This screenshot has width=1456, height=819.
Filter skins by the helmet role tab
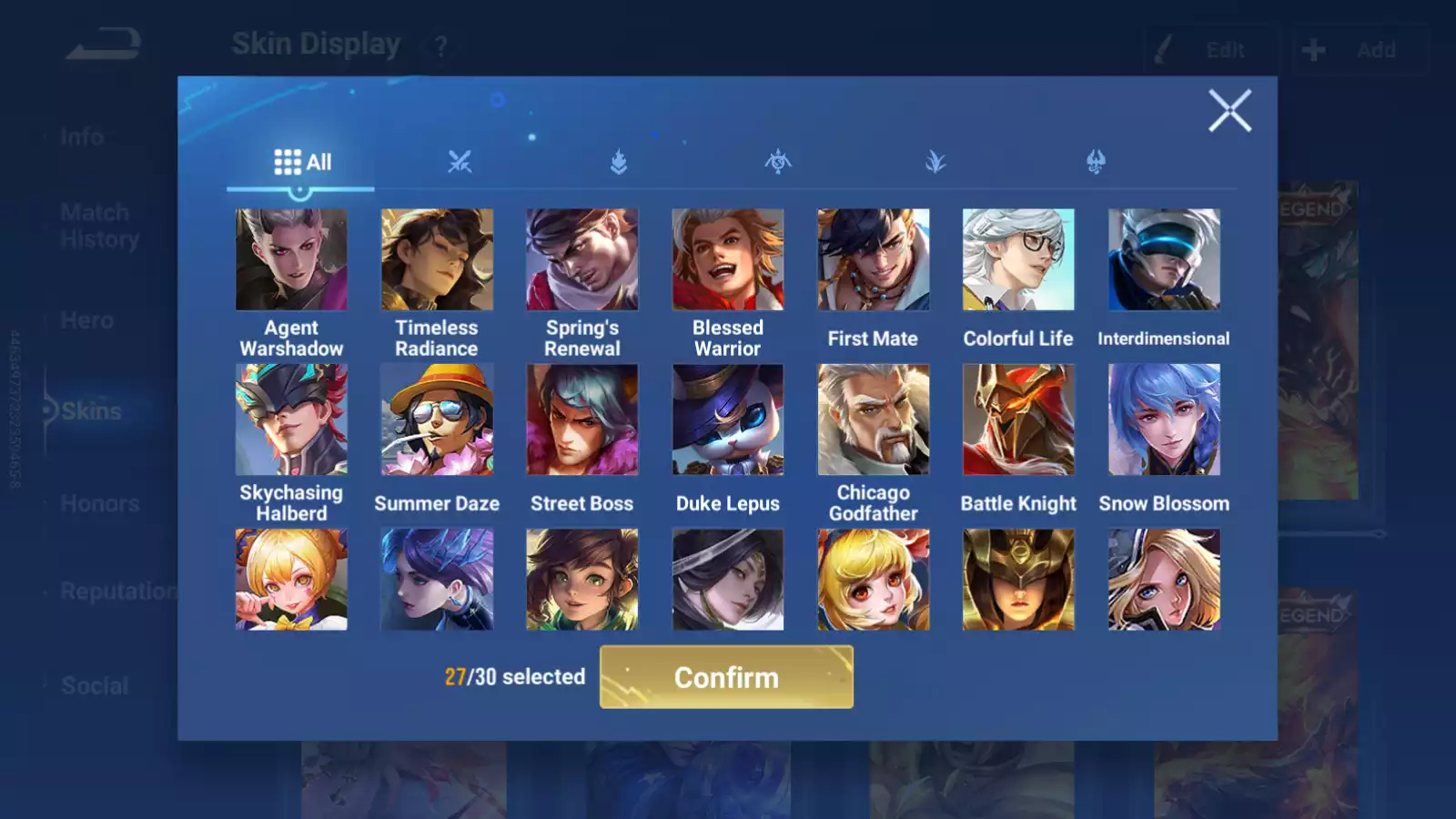tap(1096, 162)
